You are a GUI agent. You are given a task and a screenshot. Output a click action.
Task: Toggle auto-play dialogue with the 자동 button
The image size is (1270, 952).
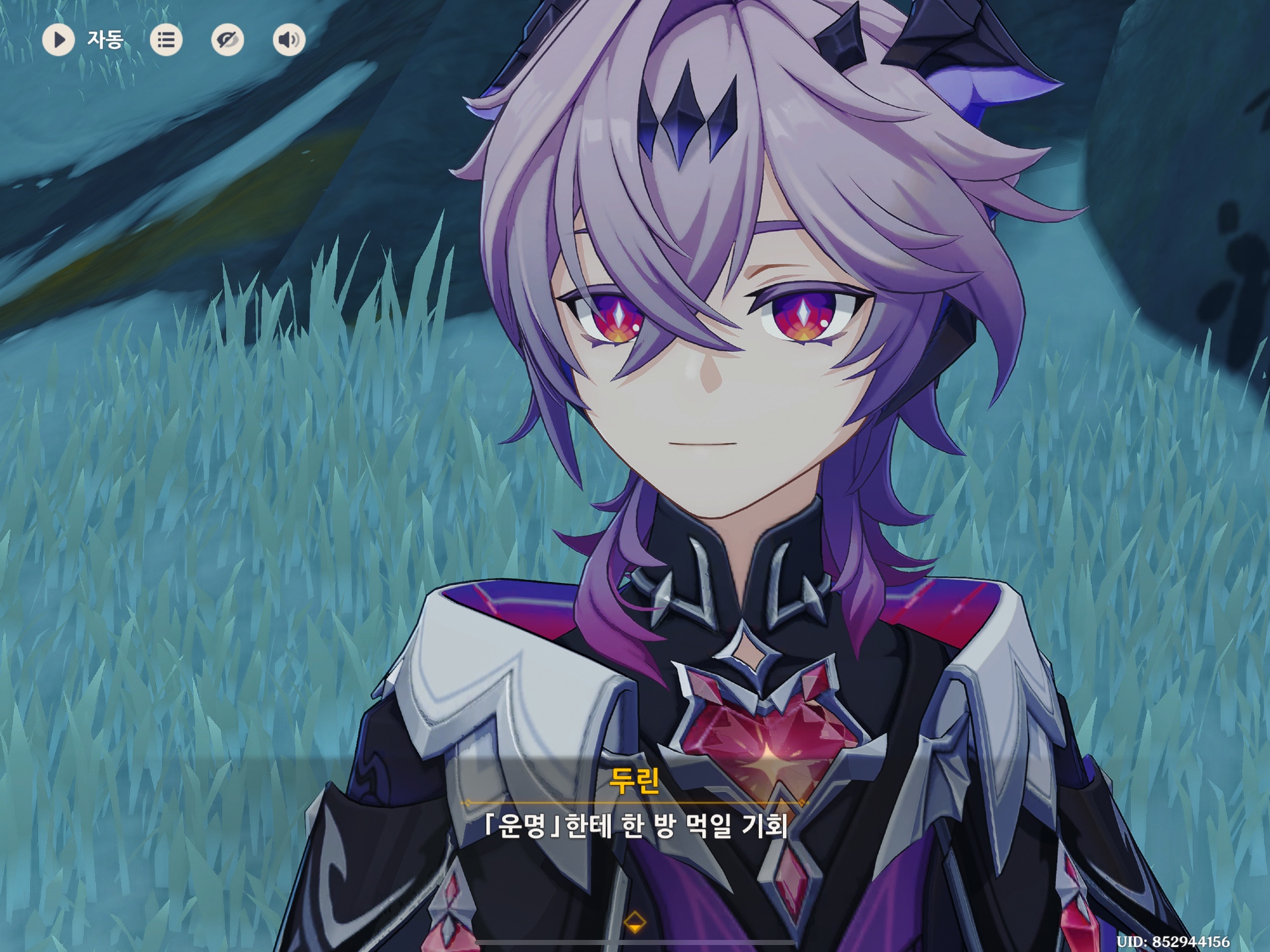click(x=59, y=40)
